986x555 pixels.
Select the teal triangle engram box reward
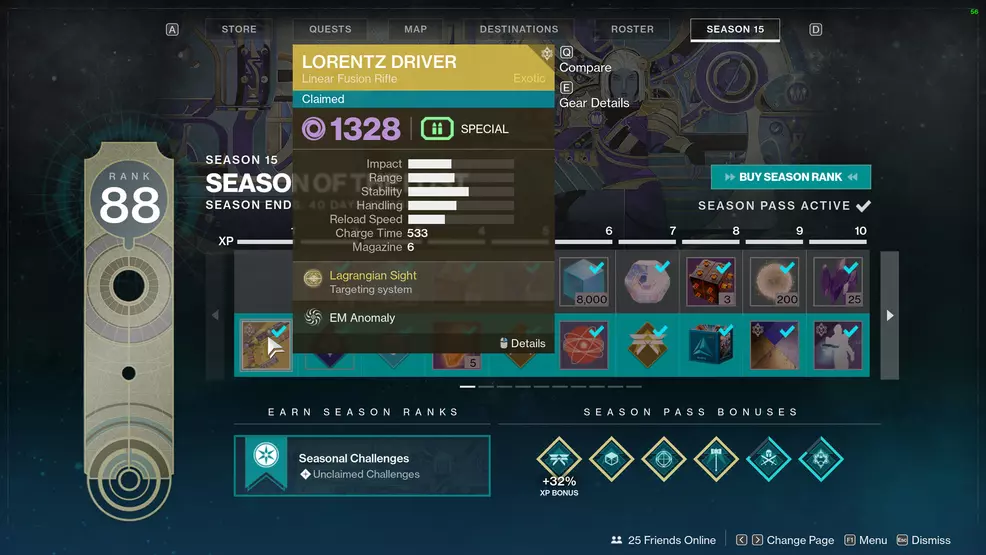[x=710, y=345]
